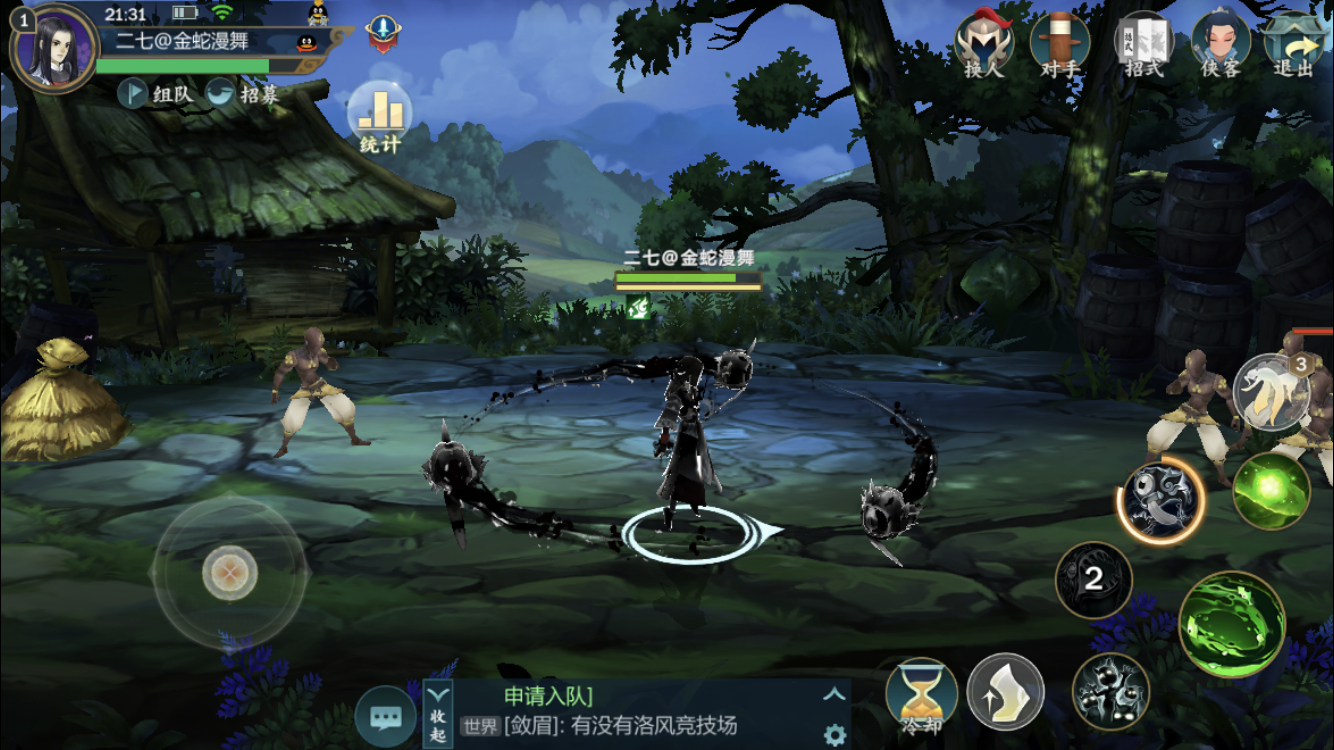Activate the white dash dodge skill
Image resolution: width=1334 pixels, height=750 pixels.
point(1005,692)
